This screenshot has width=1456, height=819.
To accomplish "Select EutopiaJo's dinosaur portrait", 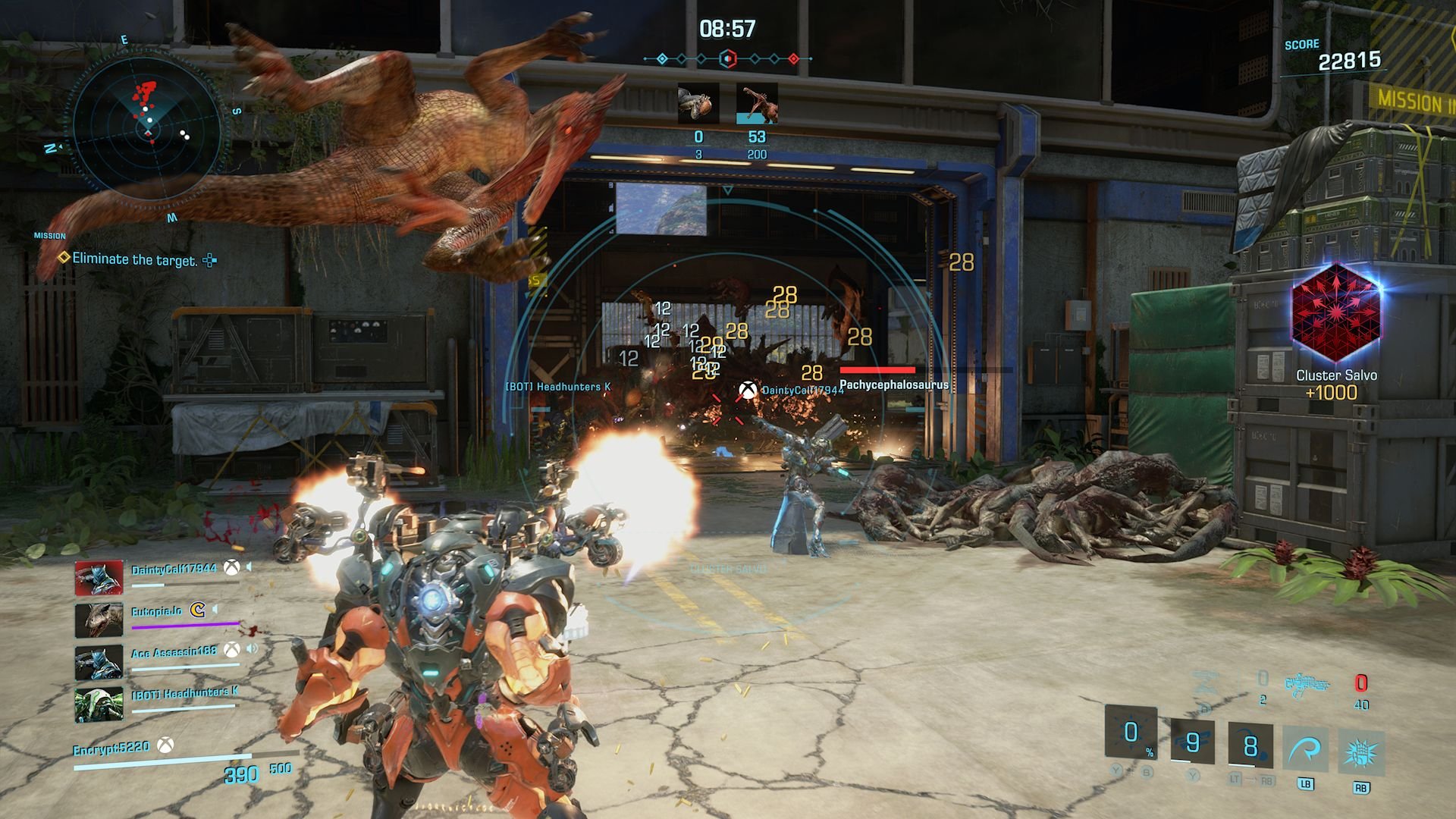I will click(99, 620).
